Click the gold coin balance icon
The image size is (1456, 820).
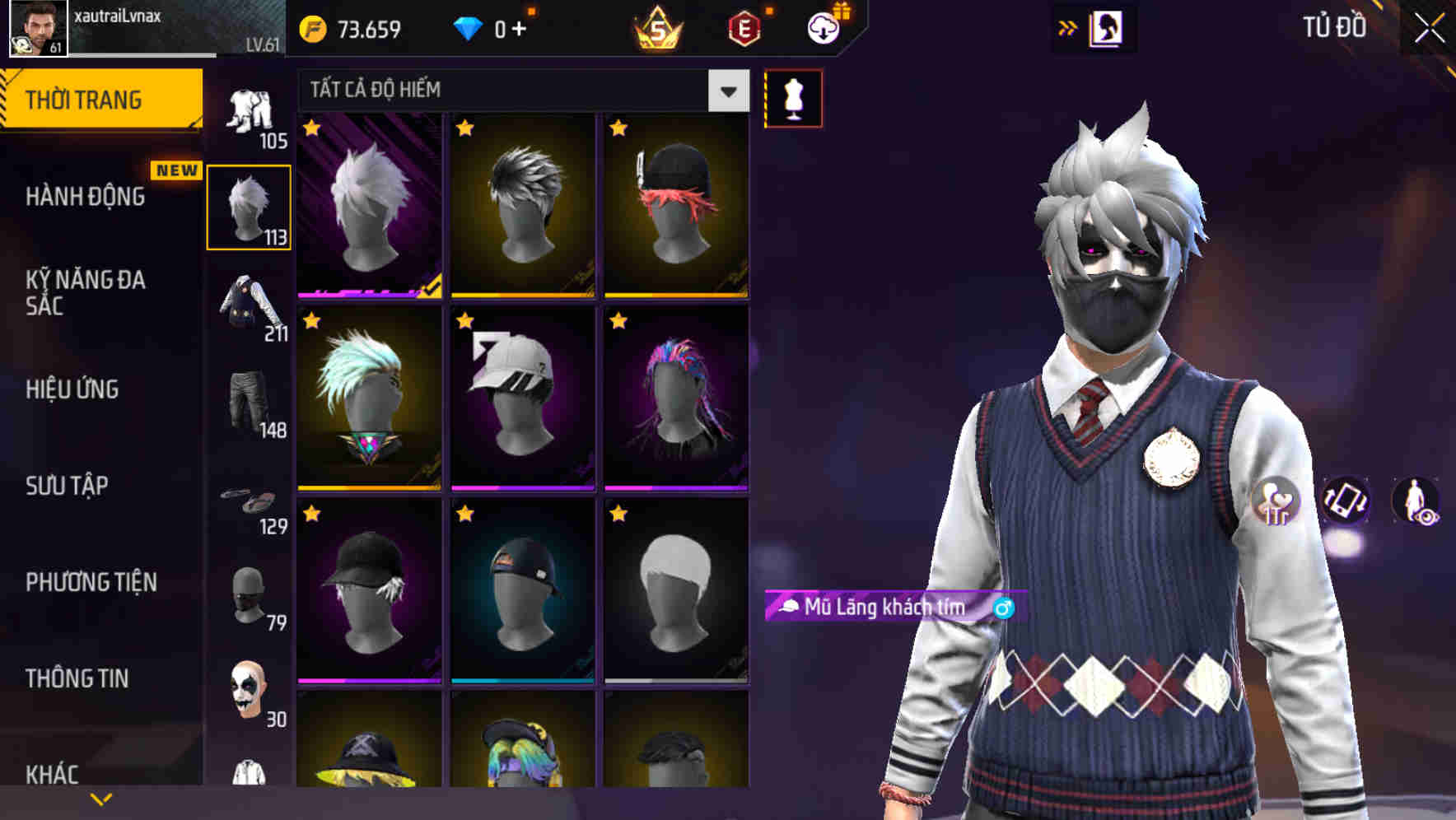point(314,27)
